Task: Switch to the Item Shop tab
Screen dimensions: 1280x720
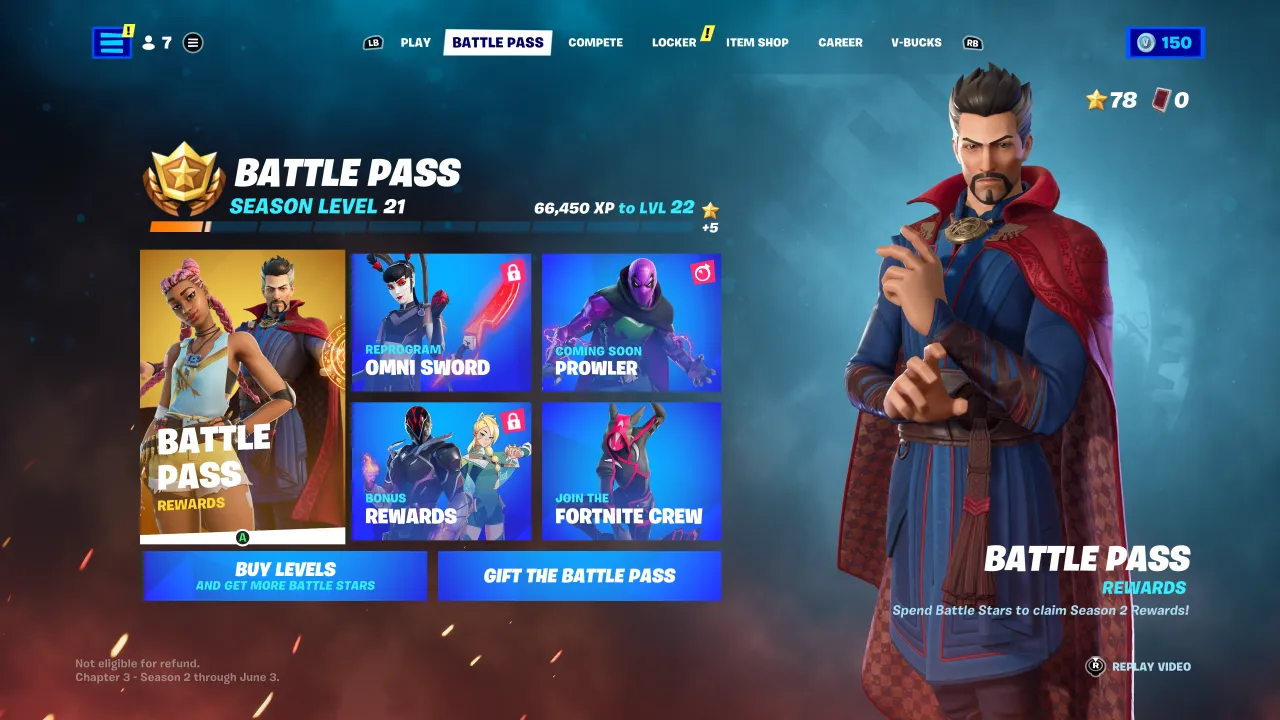Action: pos(757,42)
